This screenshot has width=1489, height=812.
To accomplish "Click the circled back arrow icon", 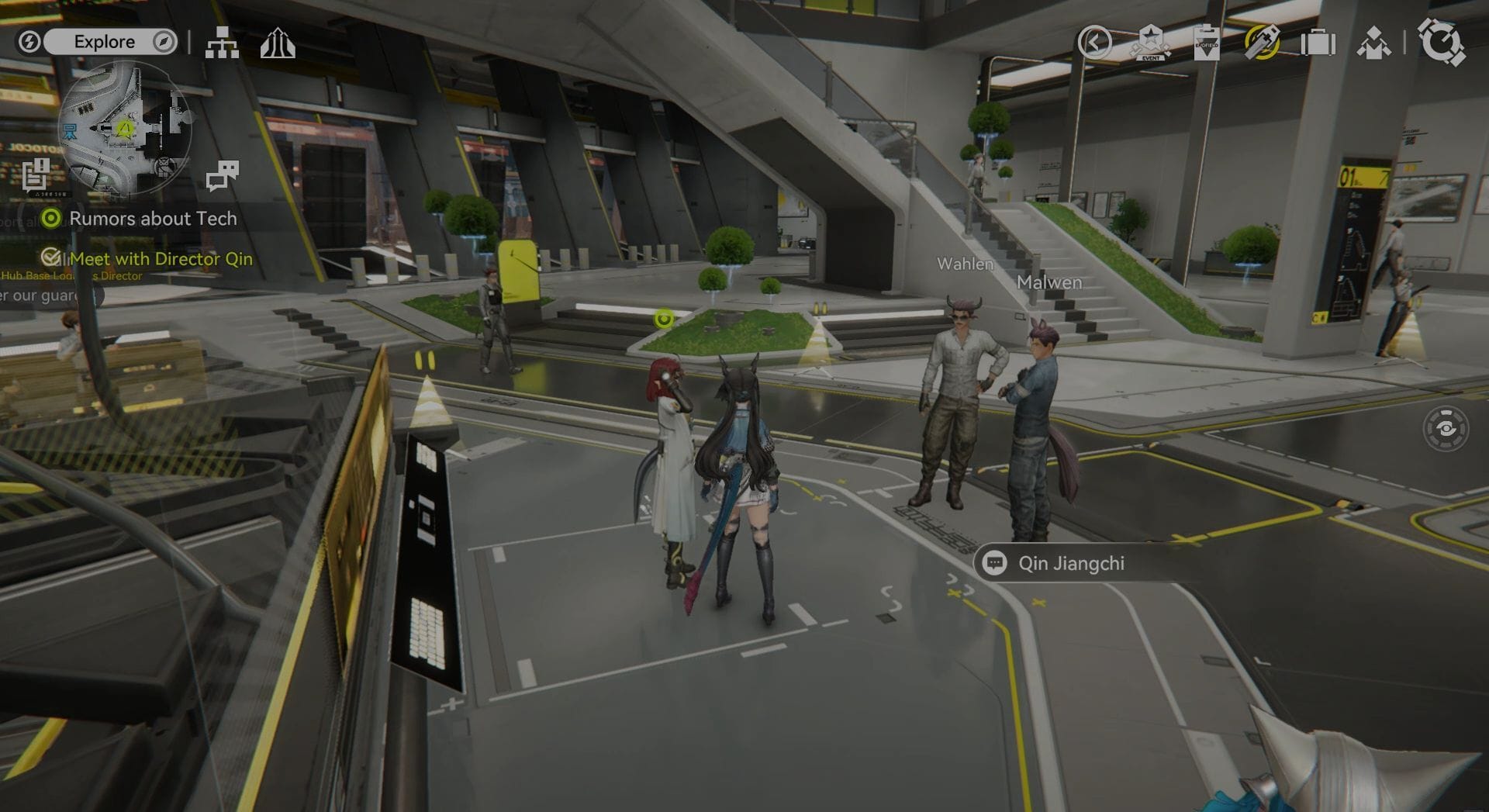I will [1094, 43].
